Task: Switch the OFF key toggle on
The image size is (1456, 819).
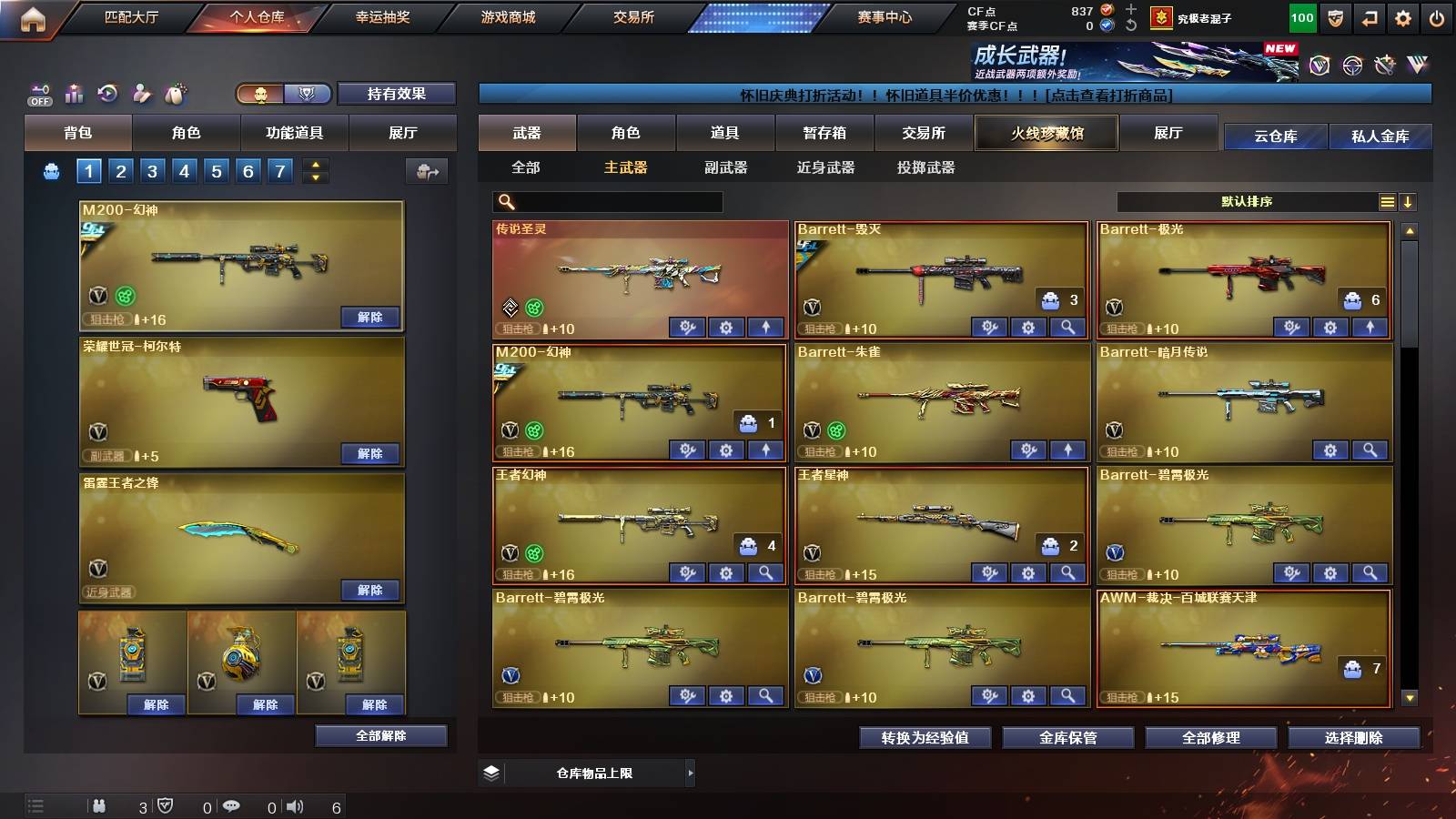Action: (x=38, y=93)
